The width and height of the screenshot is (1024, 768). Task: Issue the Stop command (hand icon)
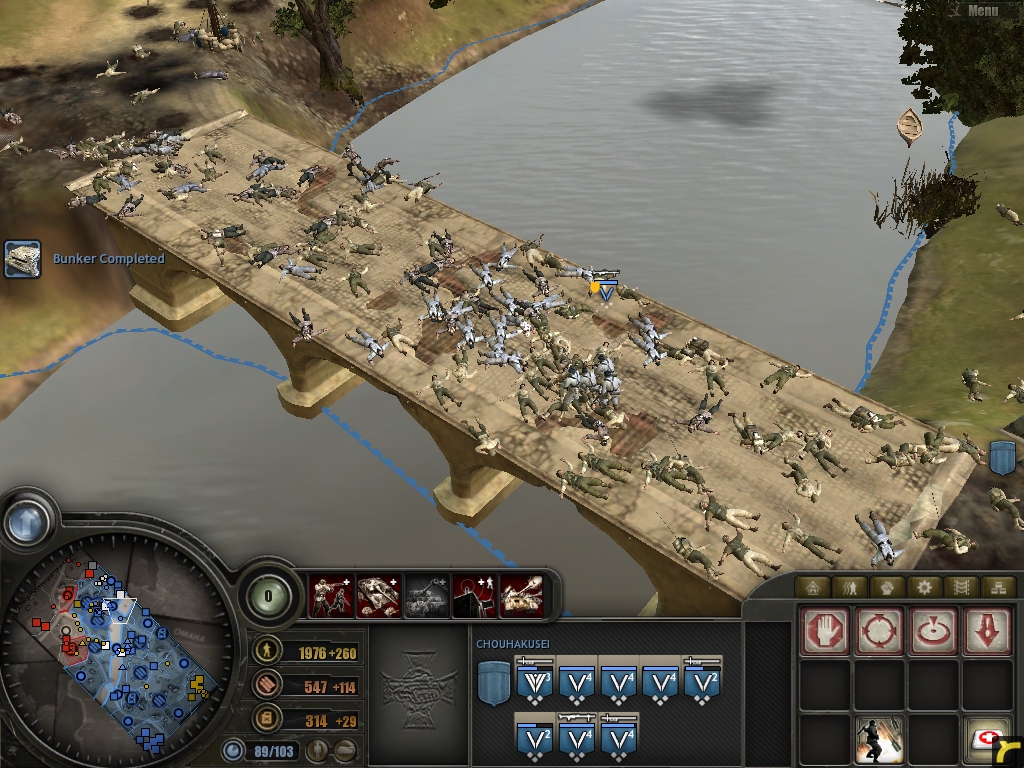[825, 632]
